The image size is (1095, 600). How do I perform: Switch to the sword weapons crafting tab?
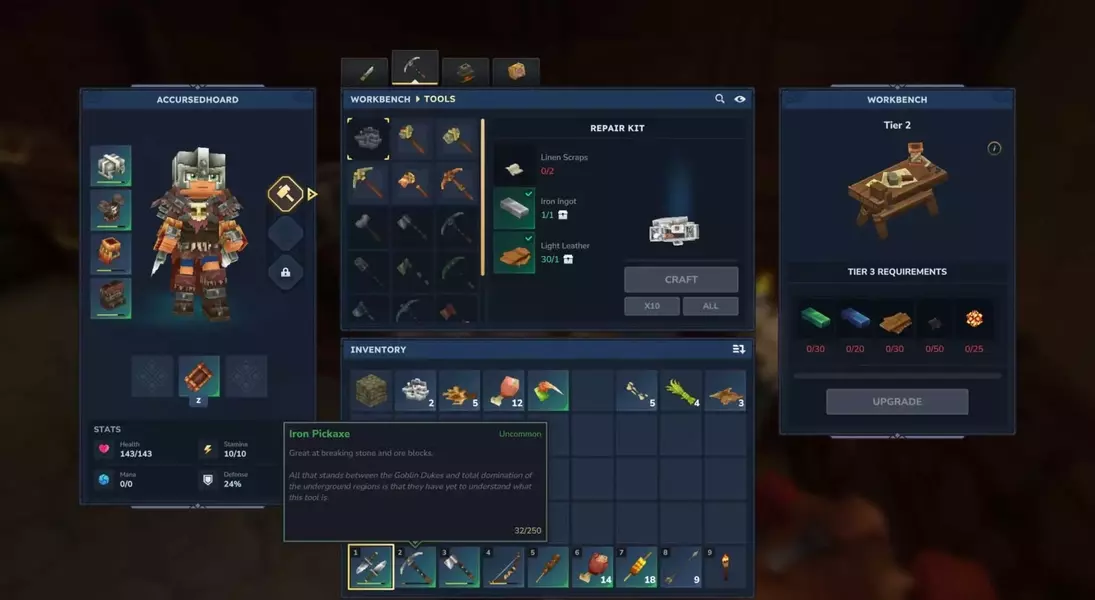pyautogui.click(x=364, y=72)
